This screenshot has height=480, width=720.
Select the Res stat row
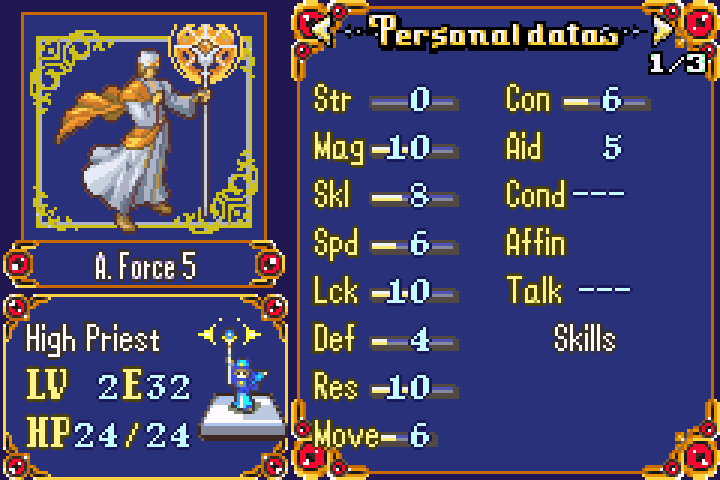click(x=385, y=387)
